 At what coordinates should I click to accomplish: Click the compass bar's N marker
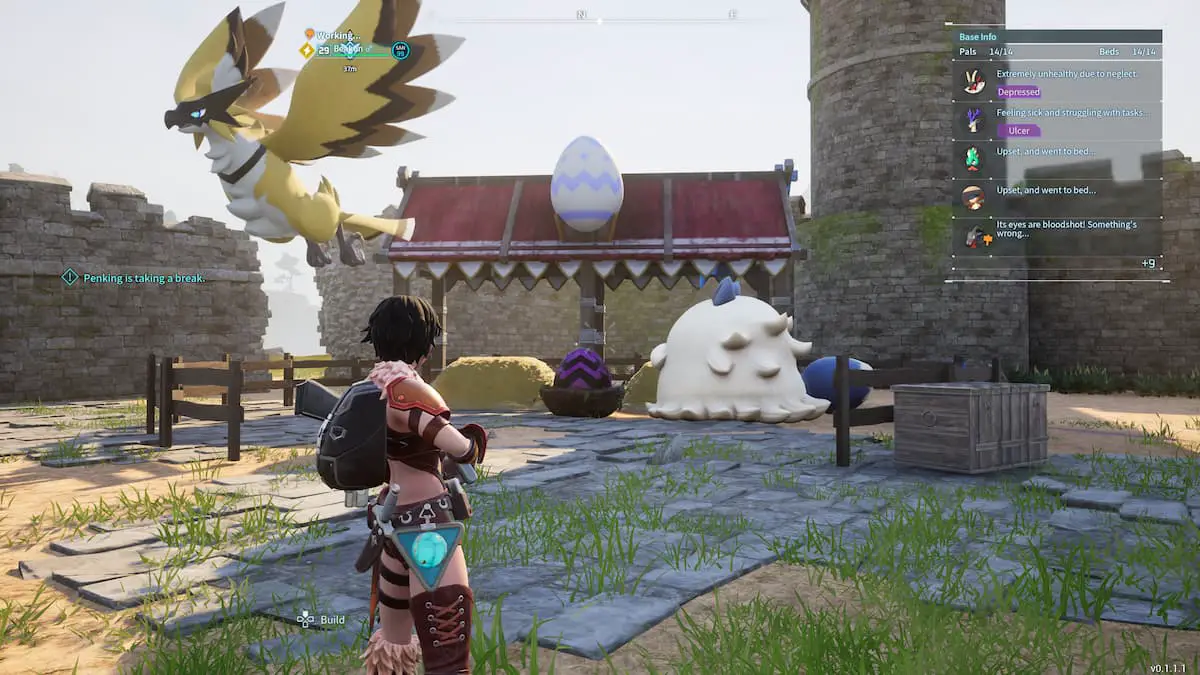pos(580,15)
